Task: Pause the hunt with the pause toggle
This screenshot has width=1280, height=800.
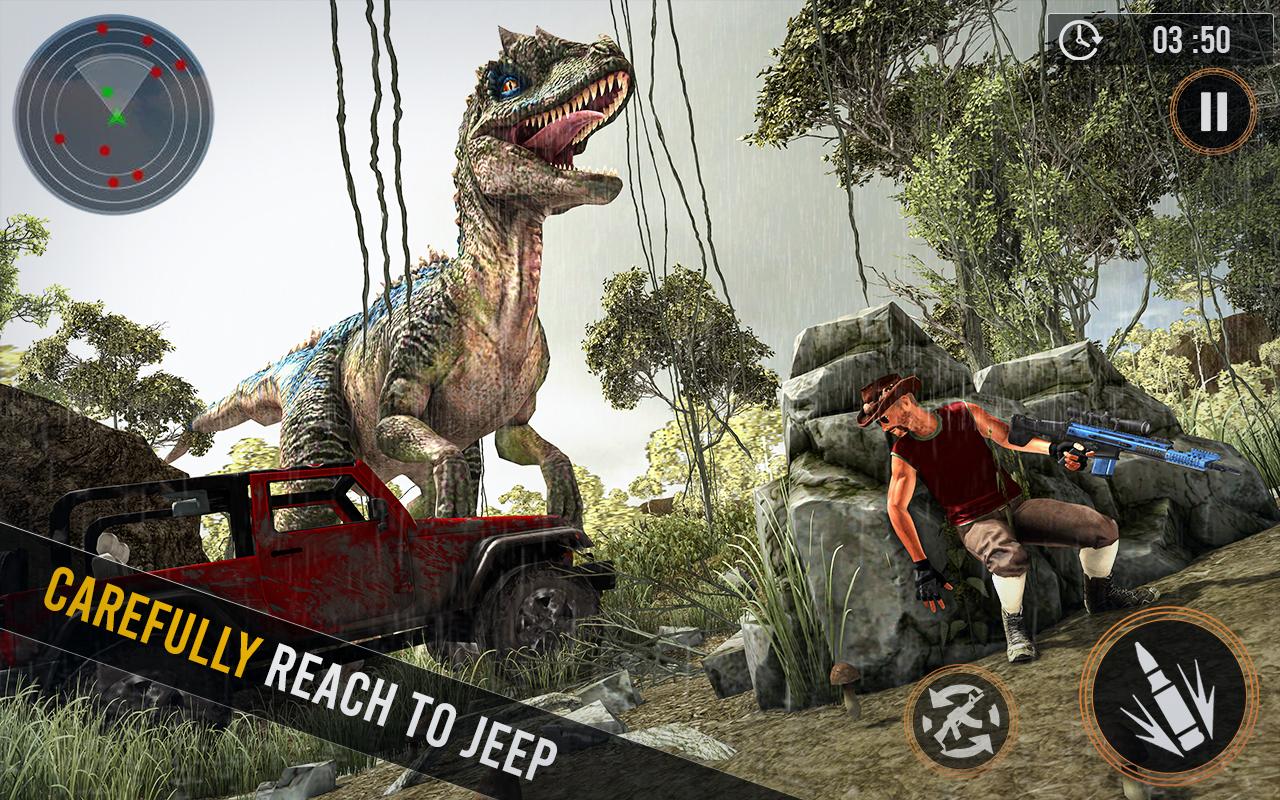Action: [x=1213, y=110]
